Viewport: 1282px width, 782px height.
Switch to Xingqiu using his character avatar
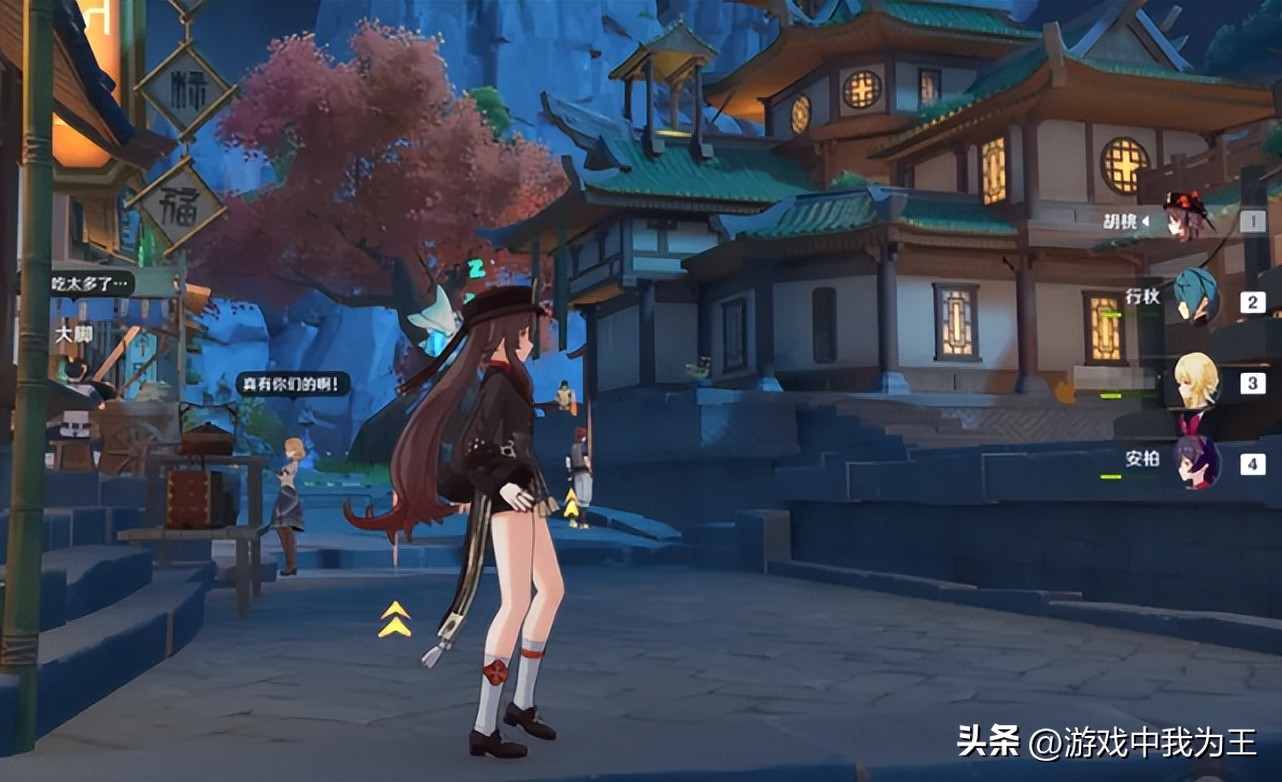pos(1195,299)
